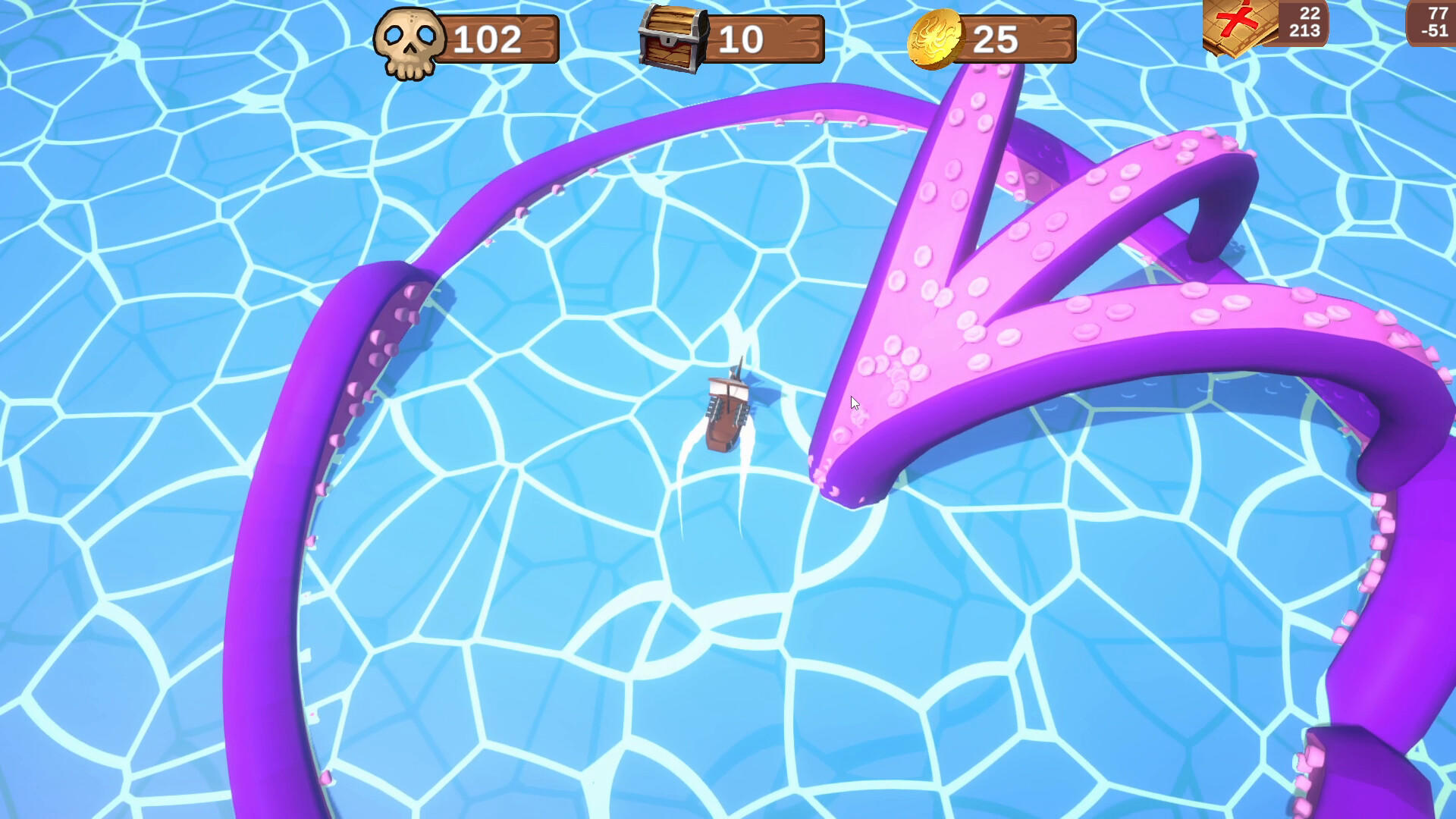
Task: Click the skull icon in the HUD
Action: click(409, 36)
